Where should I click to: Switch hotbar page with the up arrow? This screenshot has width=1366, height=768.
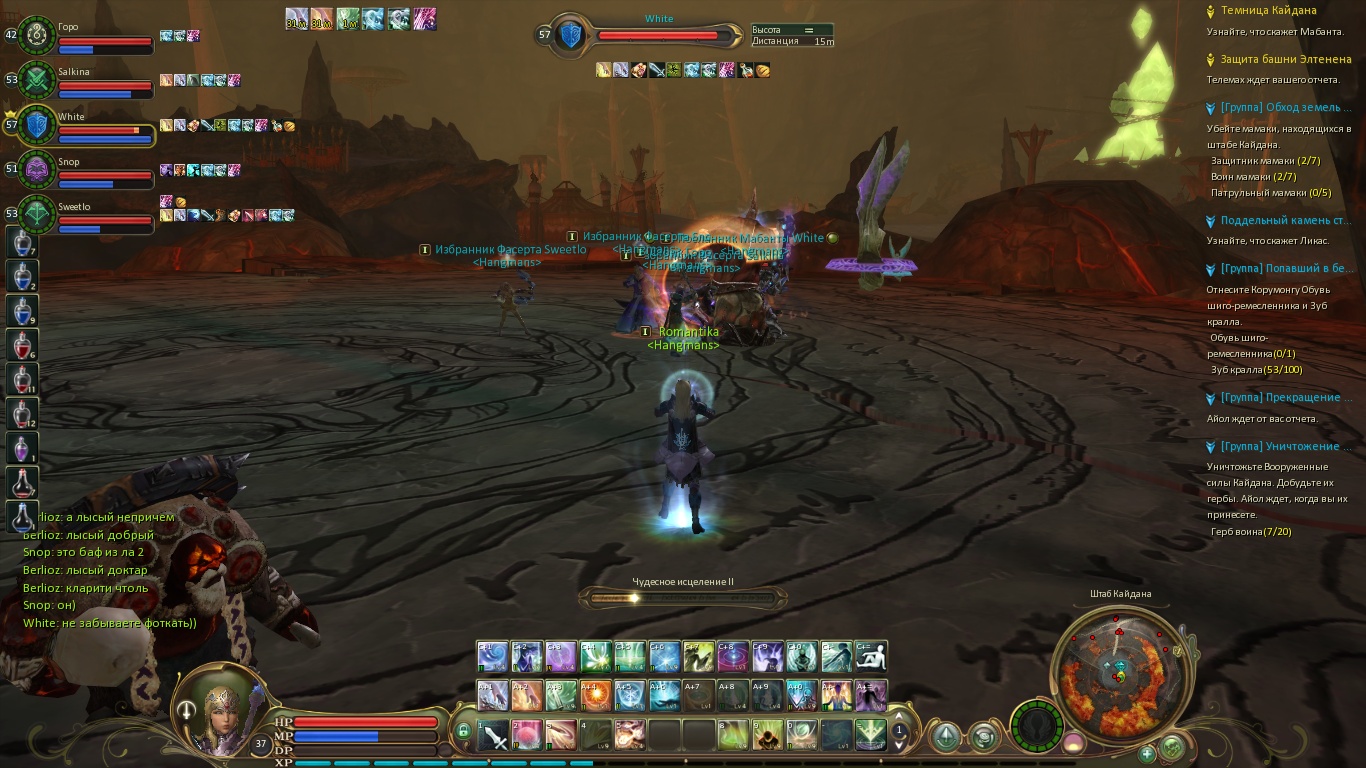899,717
